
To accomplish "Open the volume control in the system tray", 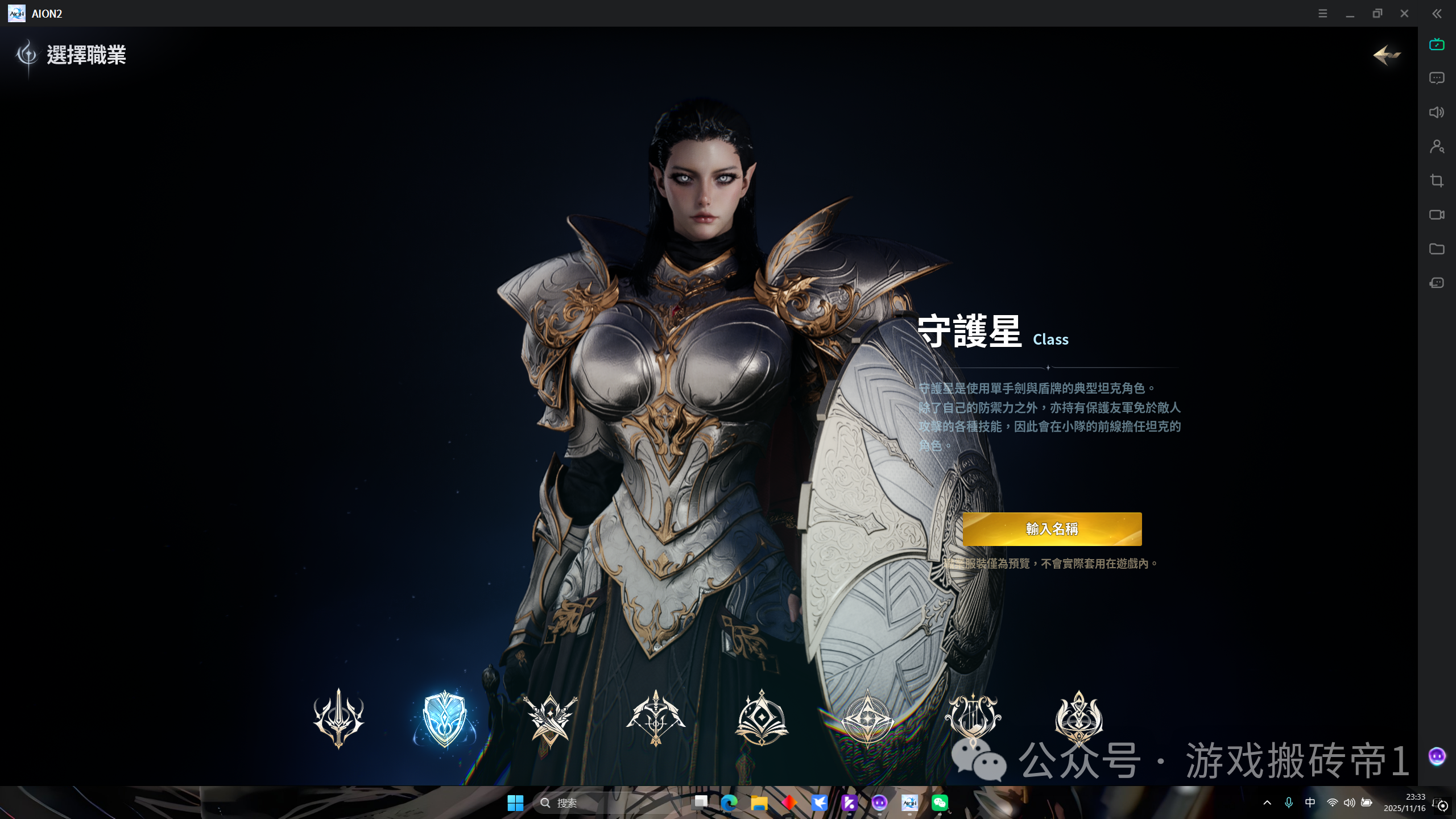I will 1349,803.
